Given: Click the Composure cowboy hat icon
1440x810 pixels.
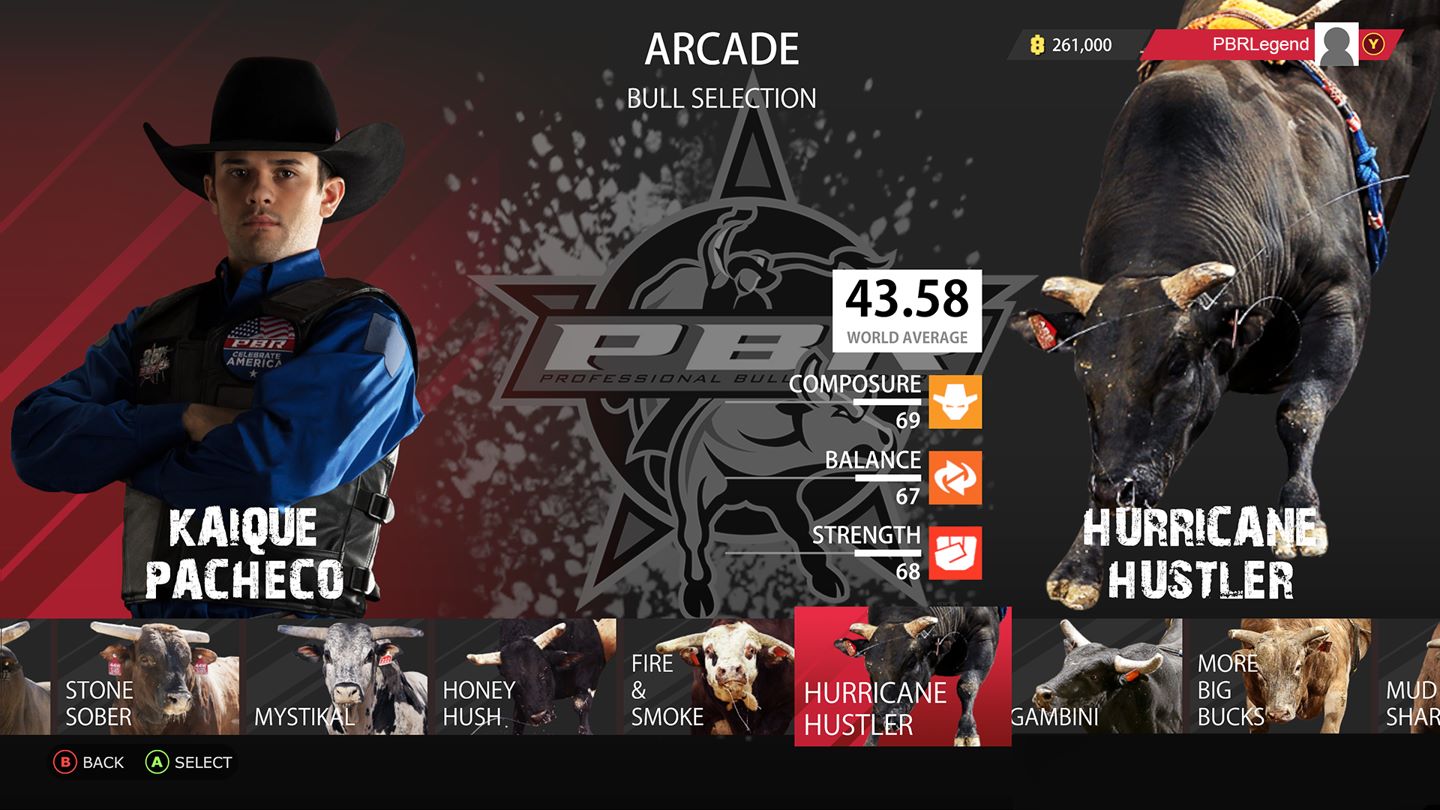Looking at the screenshot, I should (x=953, y=400).
